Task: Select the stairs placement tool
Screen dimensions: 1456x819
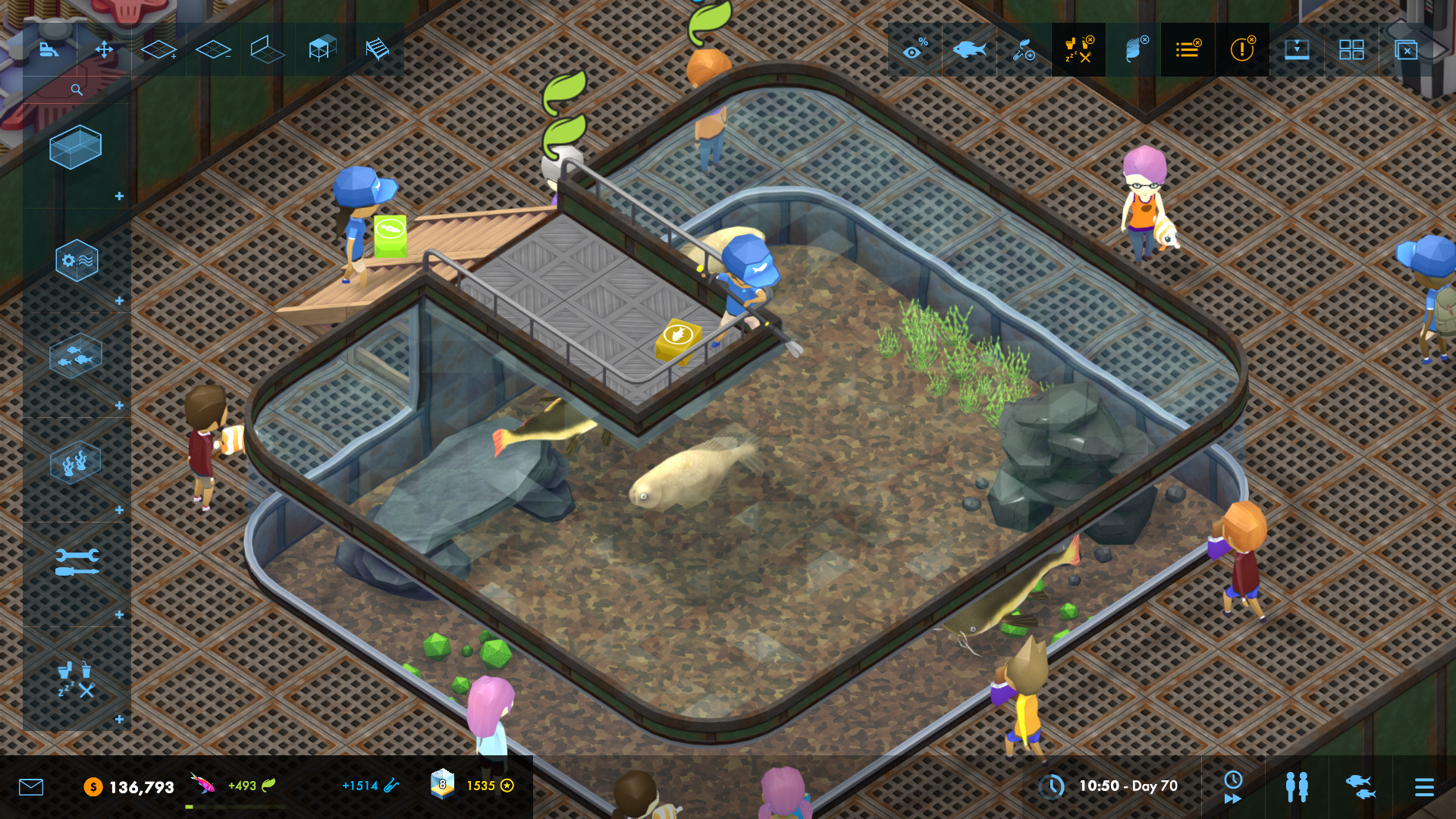Action: click(x=376, y=50)
